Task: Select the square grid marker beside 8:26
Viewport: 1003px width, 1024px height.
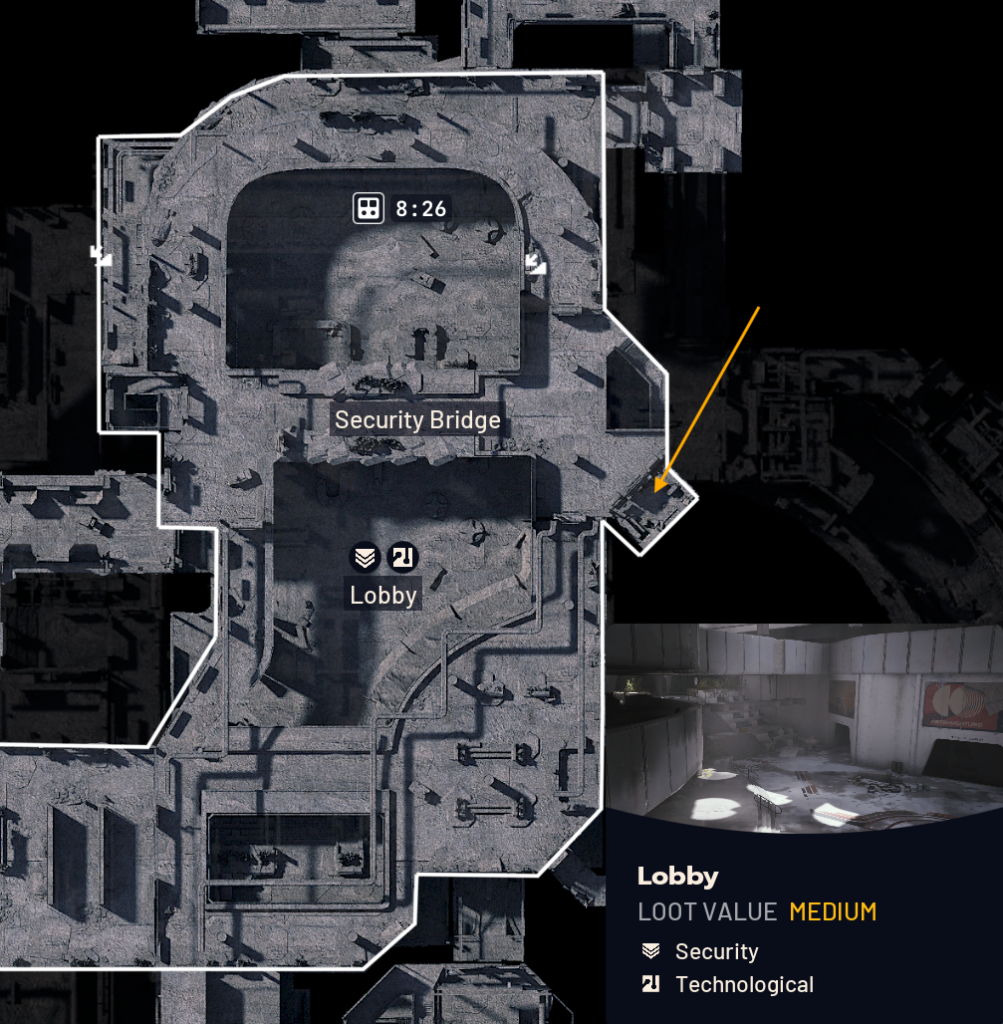Action: tap(368, 209)
